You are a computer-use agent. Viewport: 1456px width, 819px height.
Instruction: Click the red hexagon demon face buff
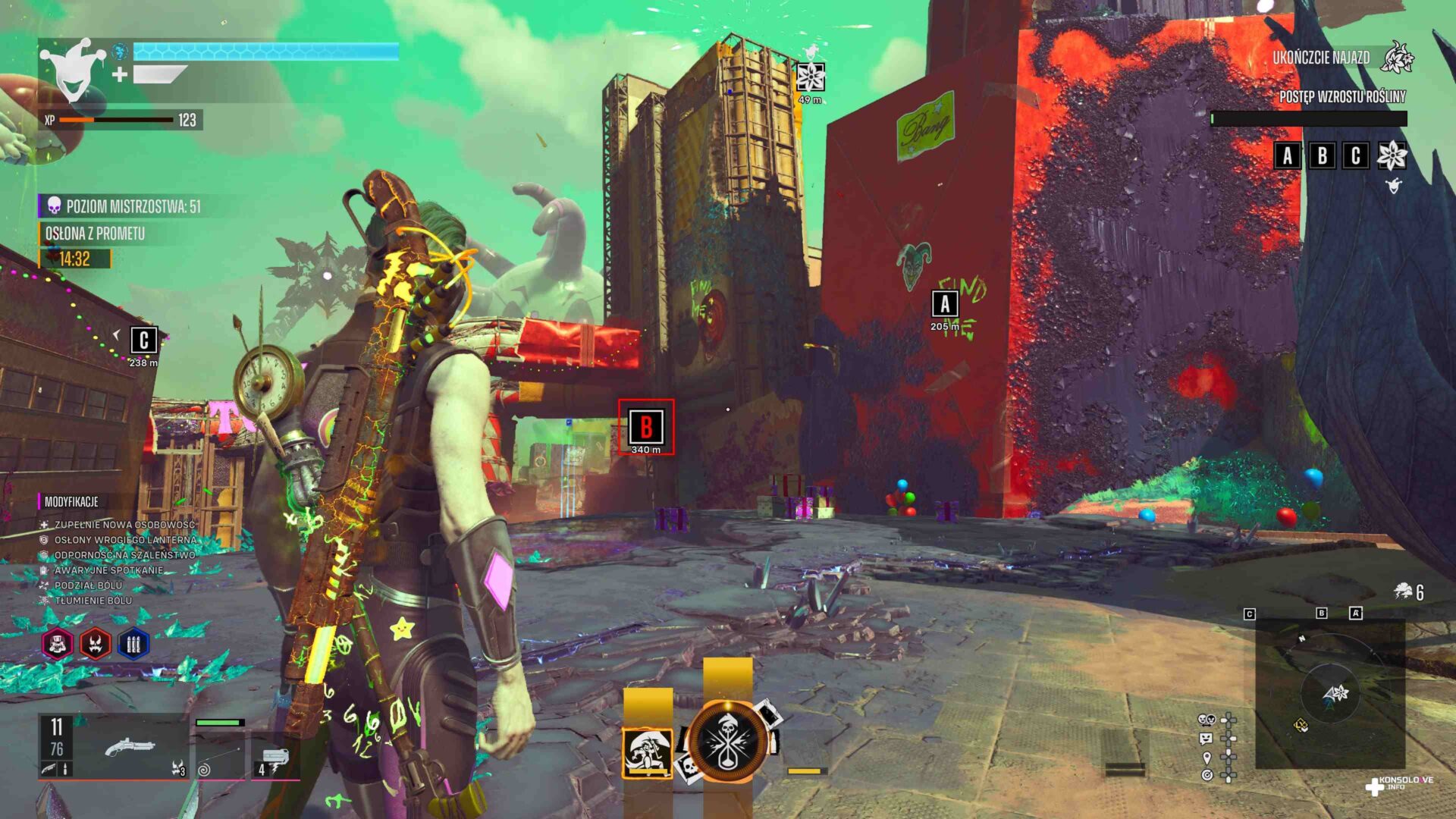point(96,645)
